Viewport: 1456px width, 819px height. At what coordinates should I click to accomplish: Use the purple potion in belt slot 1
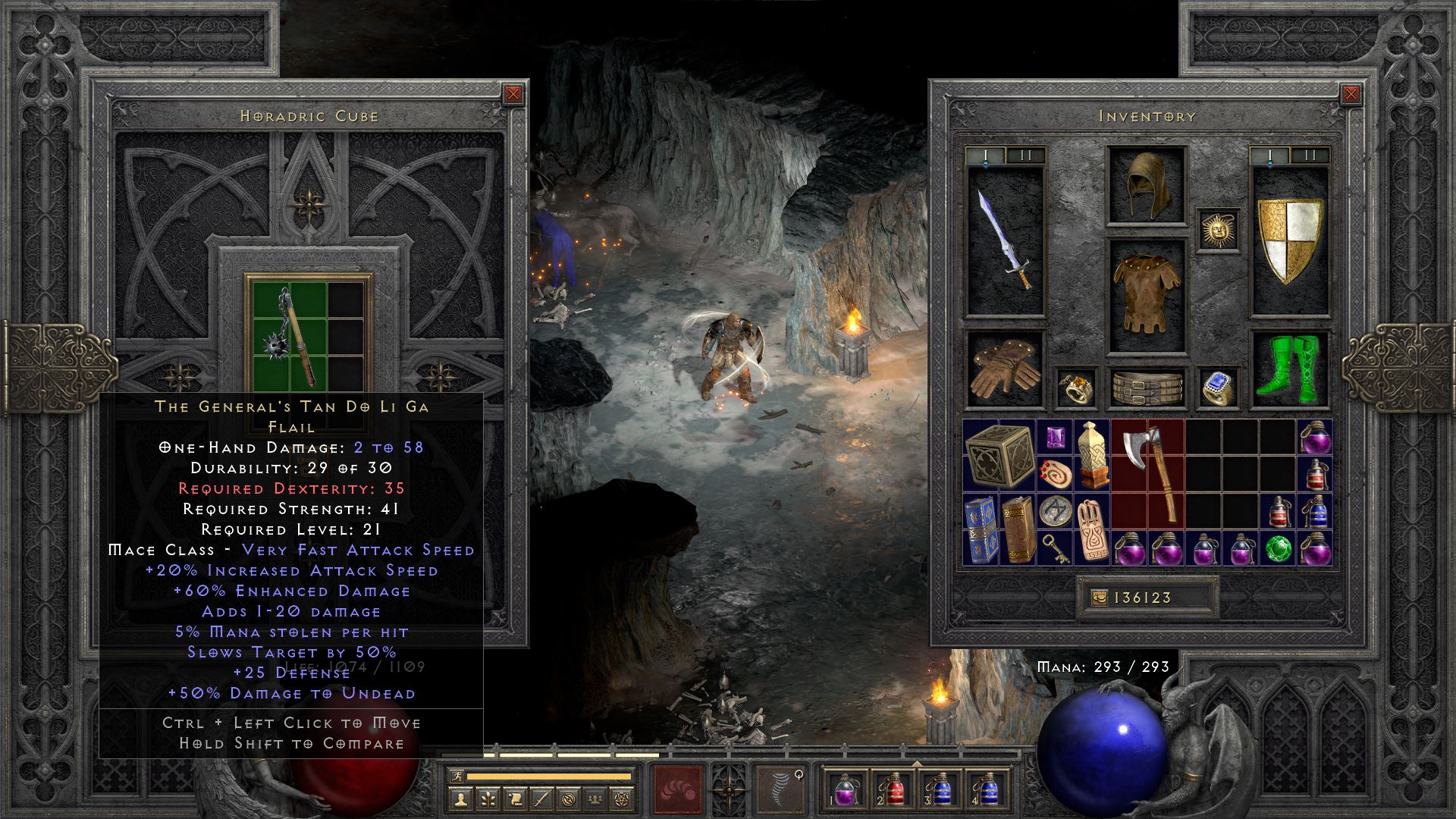846,789
